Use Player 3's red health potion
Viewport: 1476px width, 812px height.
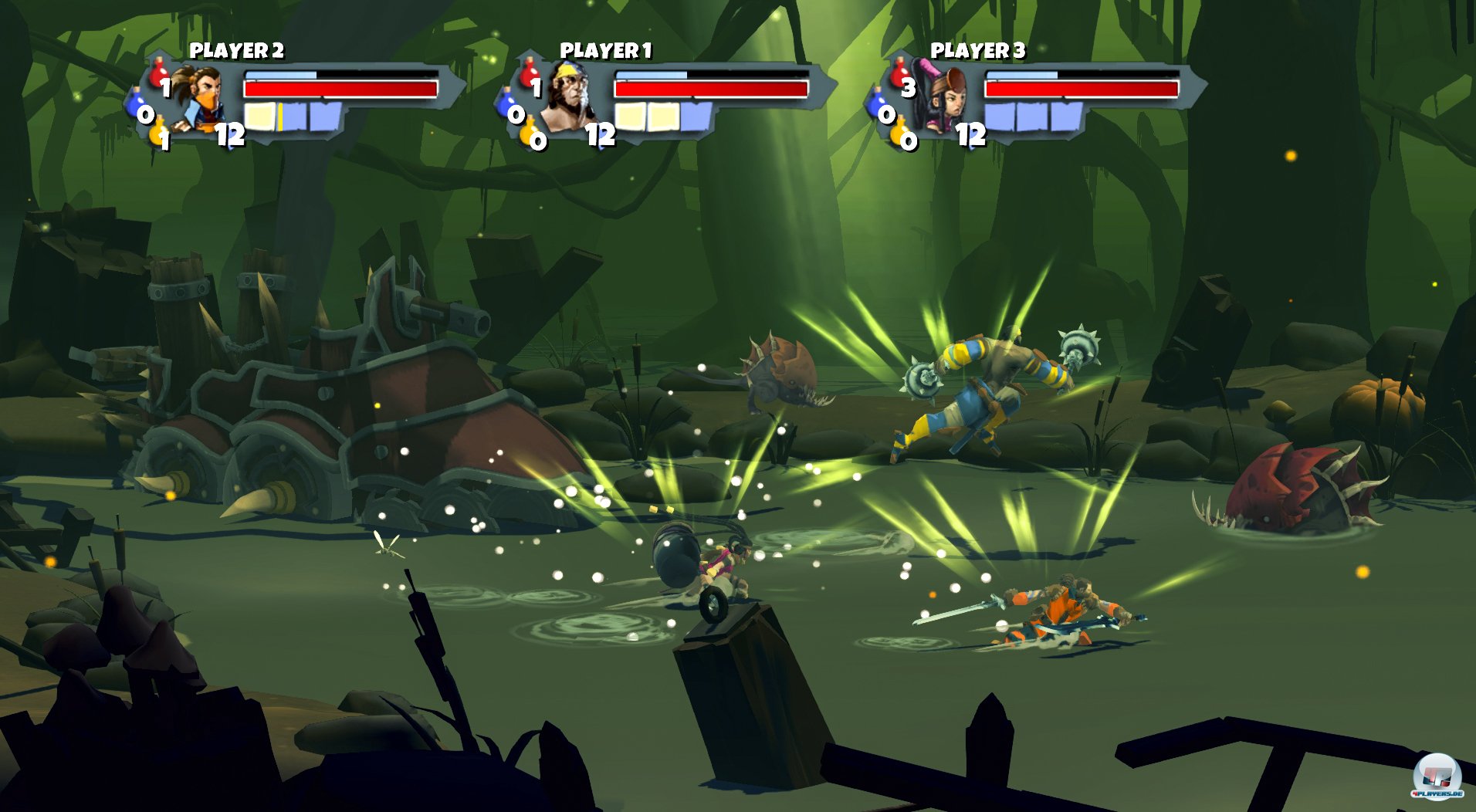click(x=899, y=74)
